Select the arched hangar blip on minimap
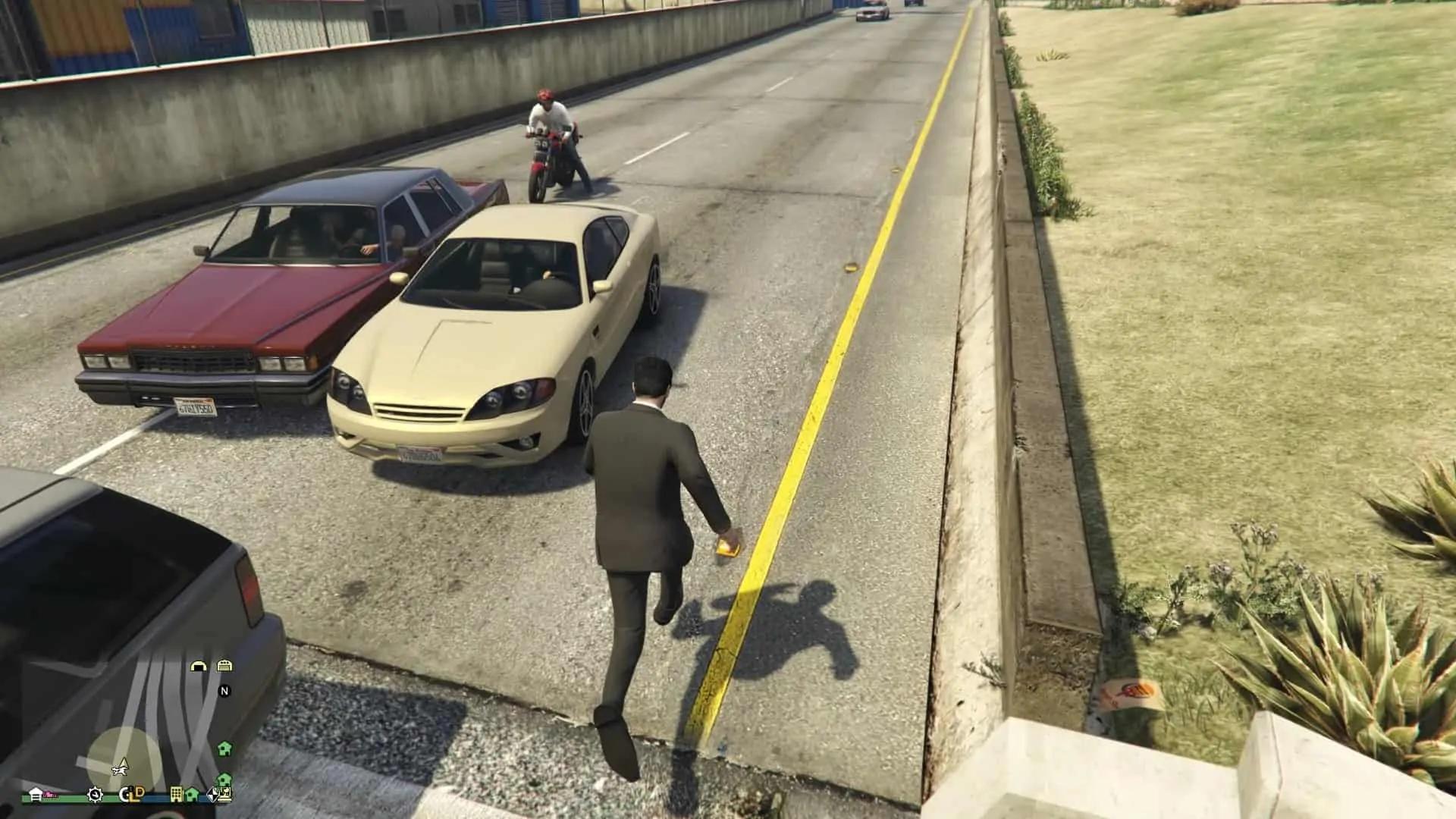Screen dimensions: 1456x819 (x=199, y=666)
